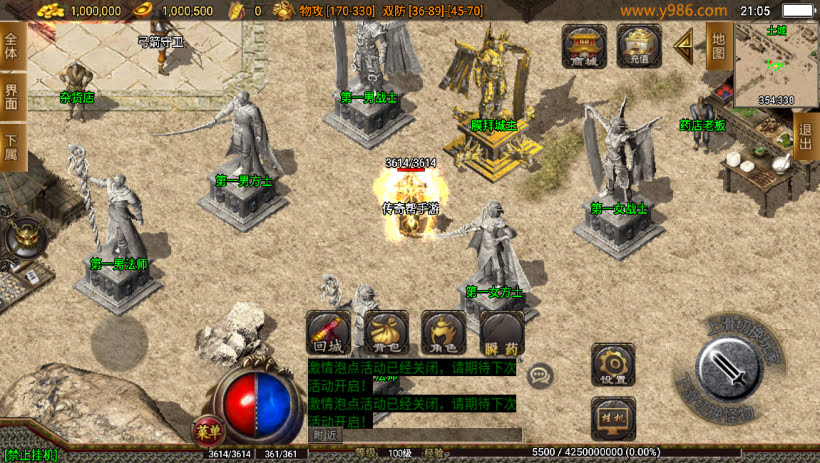Tap the movement joystick pad
Screen dimensions: 820x463
click(120, 343)
